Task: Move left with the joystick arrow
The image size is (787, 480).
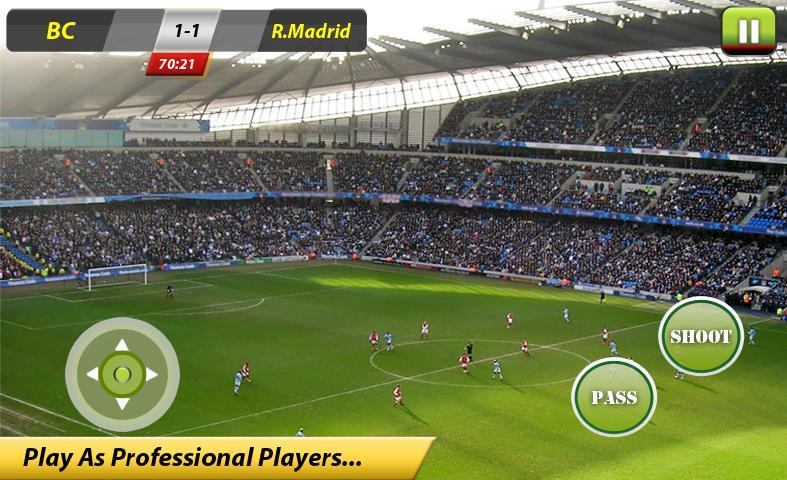Action: point(93,375)
